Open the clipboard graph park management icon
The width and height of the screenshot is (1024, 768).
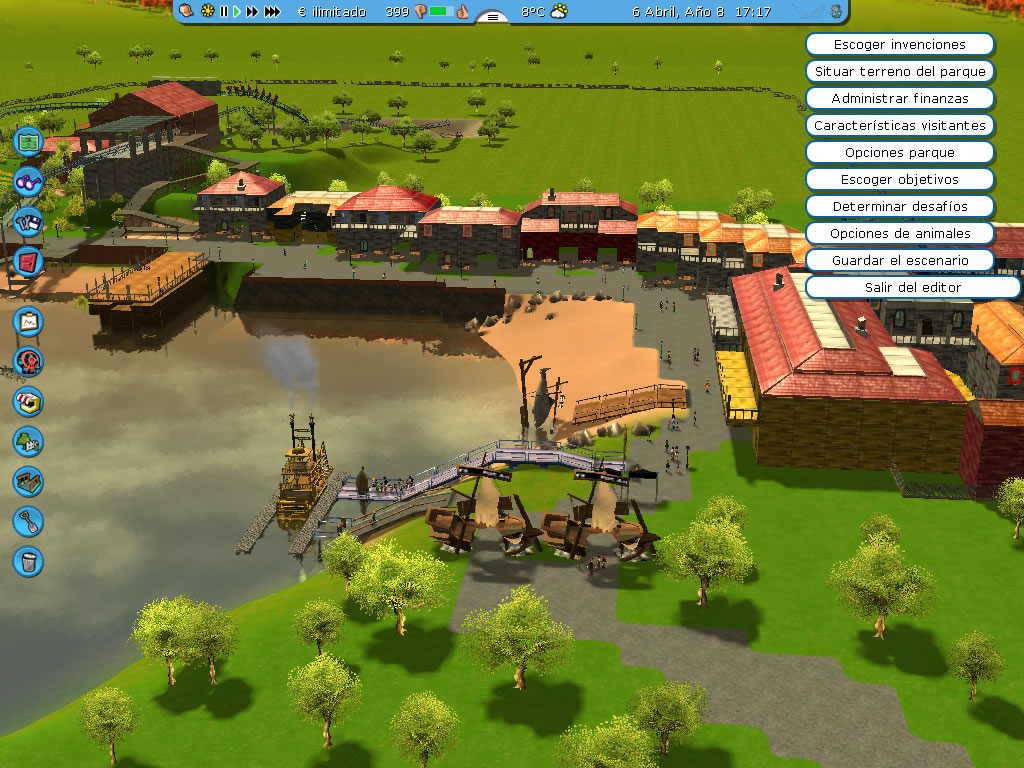(x=28, y=321)
